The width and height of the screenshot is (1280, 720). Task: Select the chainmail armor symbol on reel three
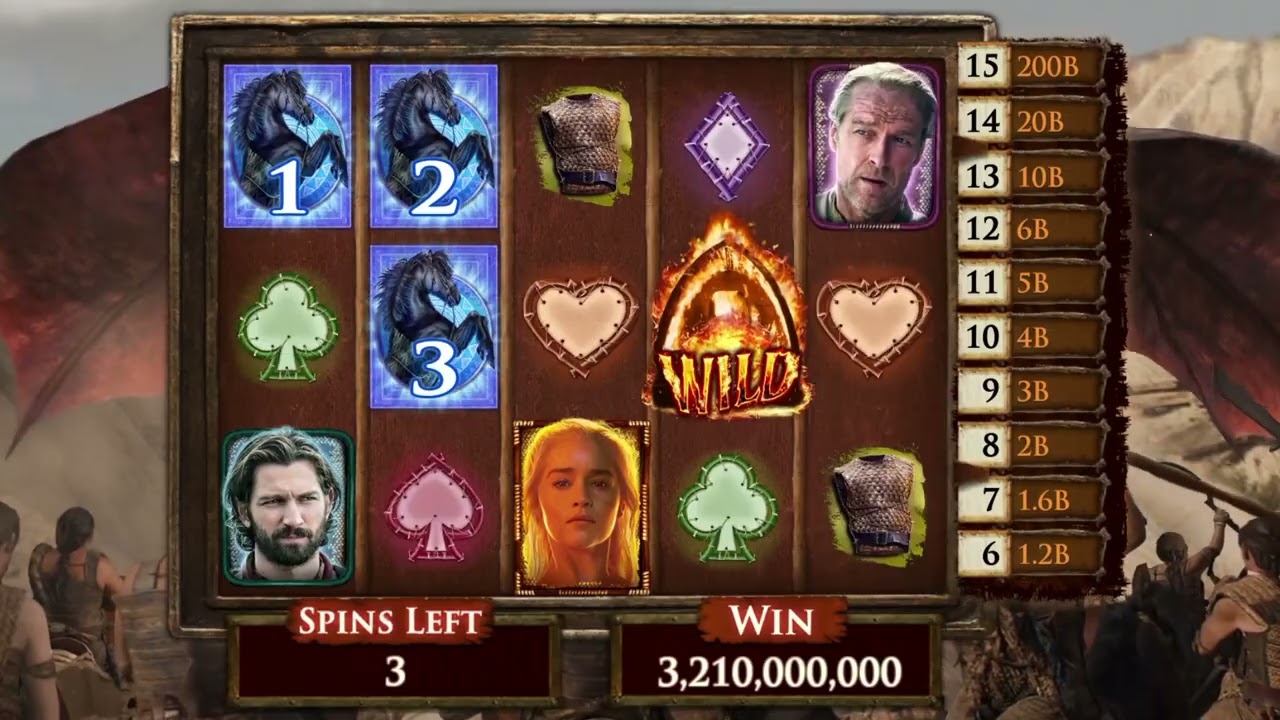(580, 140)
